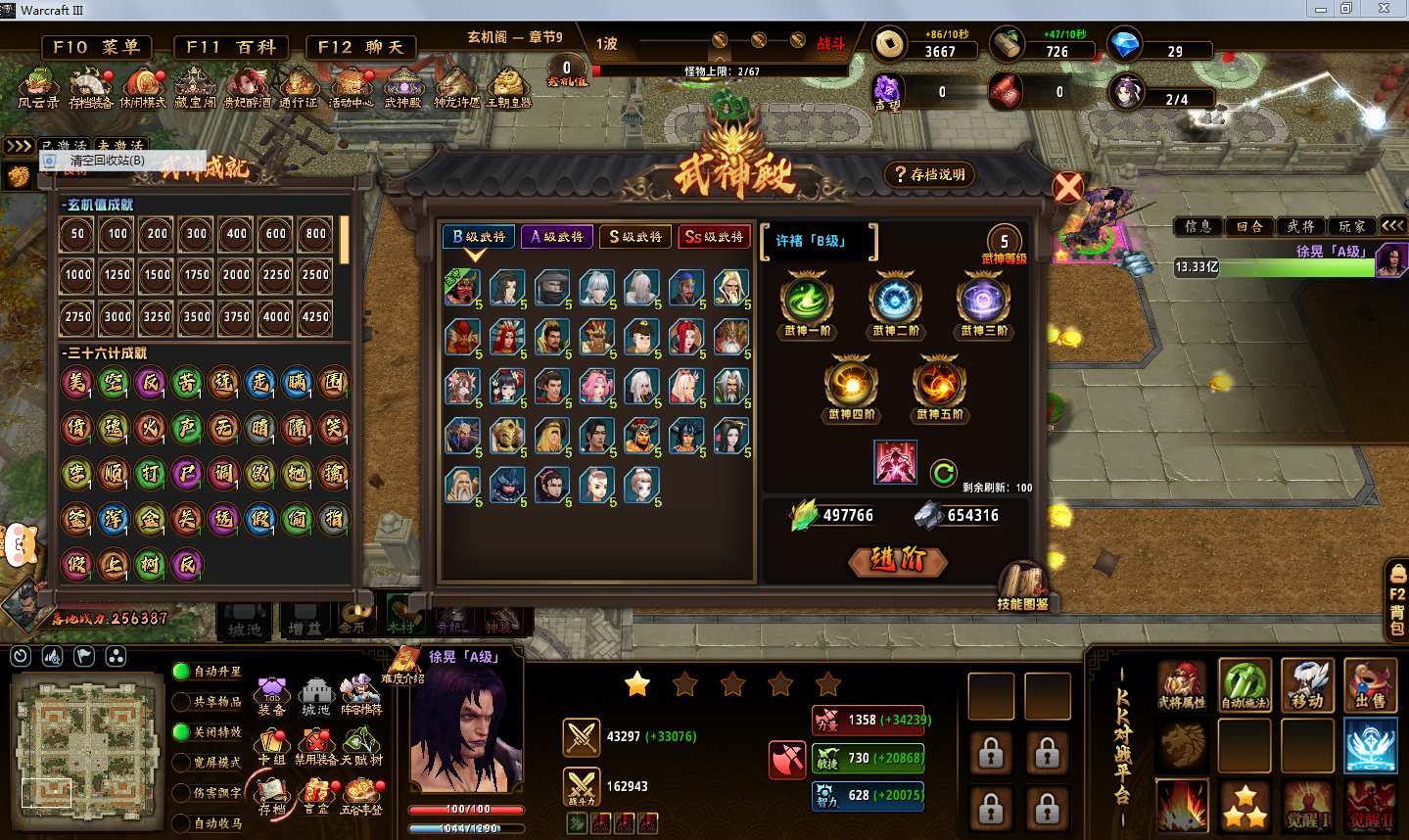Open the 藏宝阁 treasure pavilion icon
This screenshot has width=1409, height=840.
coord(195,88)
